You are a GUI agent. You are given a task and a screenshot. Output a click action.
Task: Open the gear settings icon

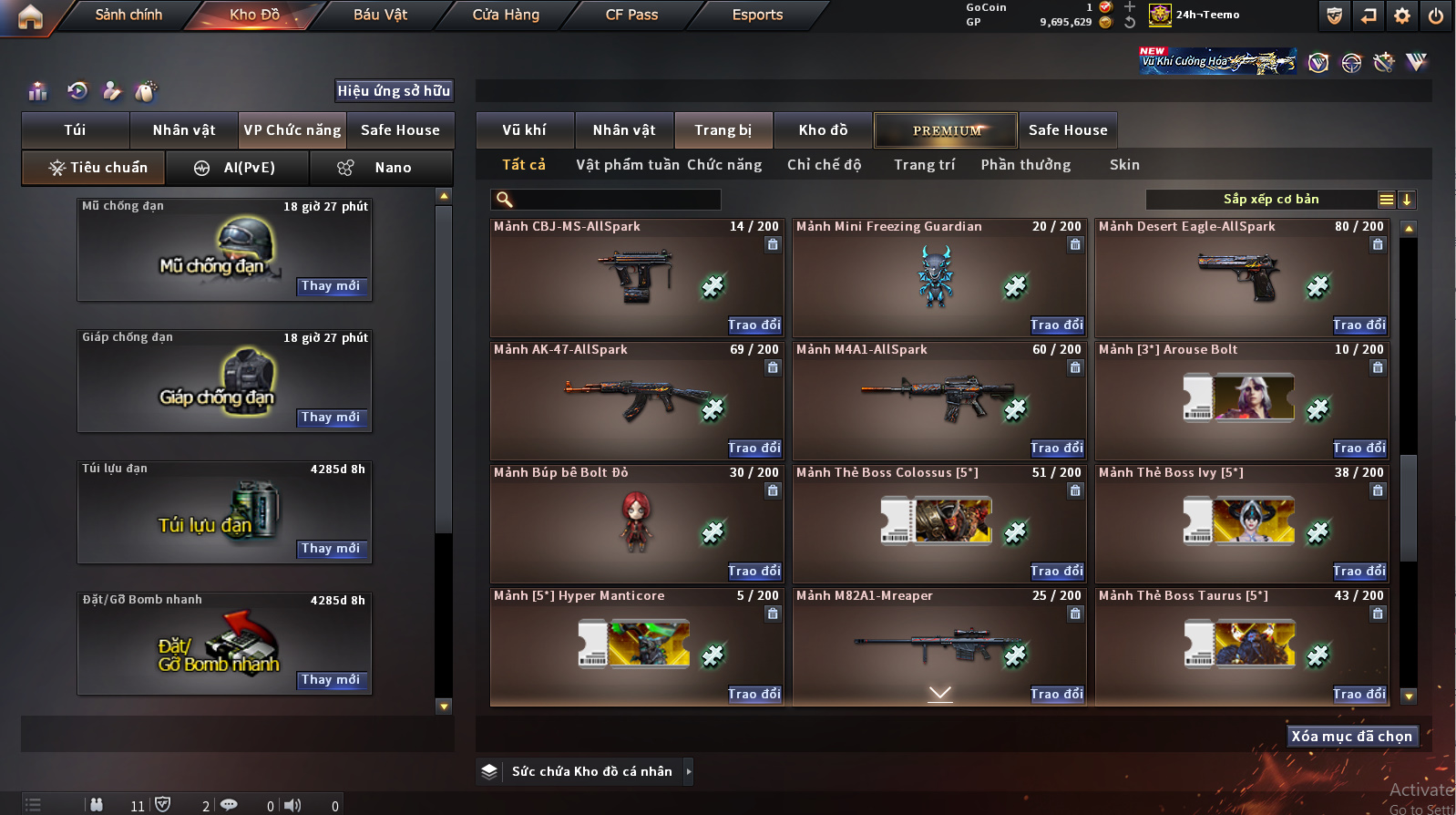[x=1402, y=15]
